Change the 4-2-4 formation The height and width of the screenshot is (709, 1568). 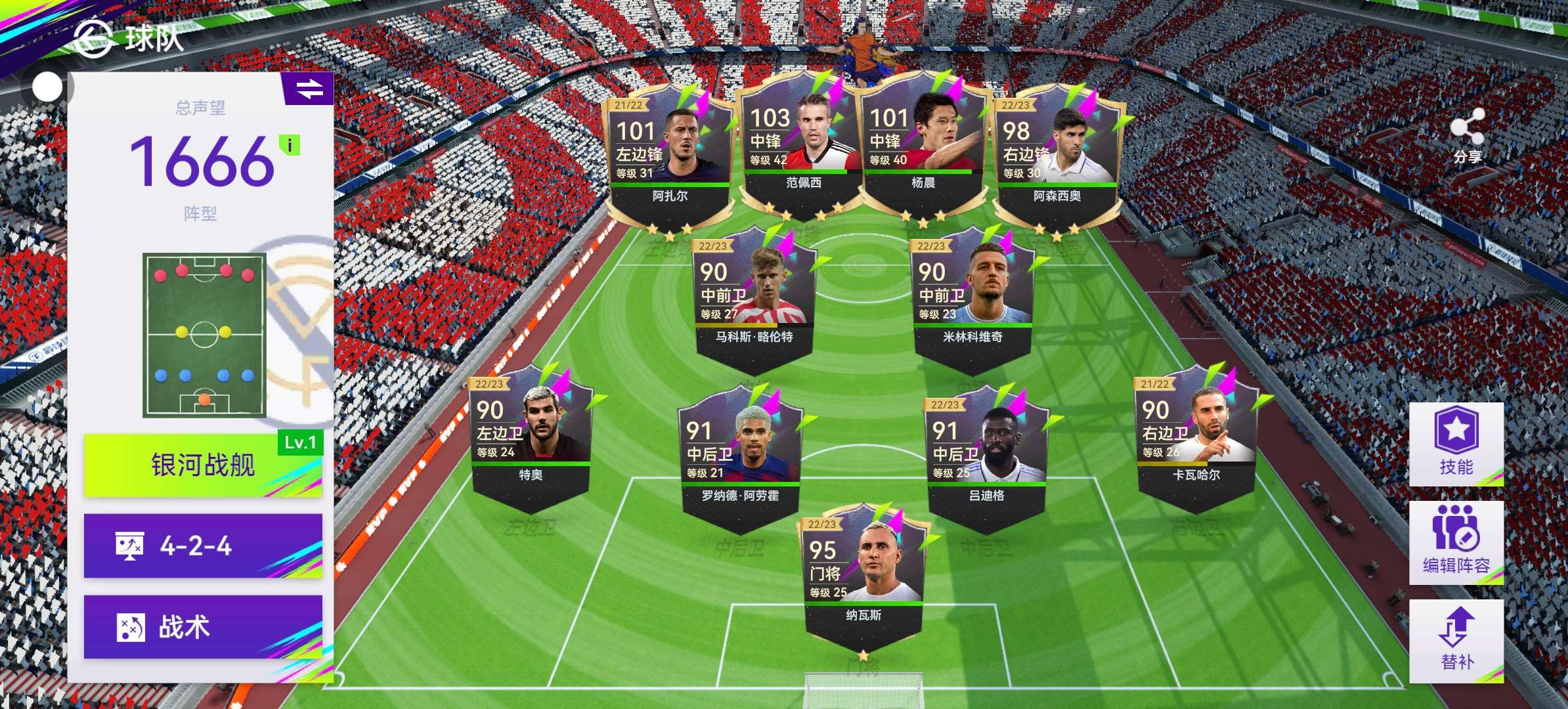[x=203, y=546]
